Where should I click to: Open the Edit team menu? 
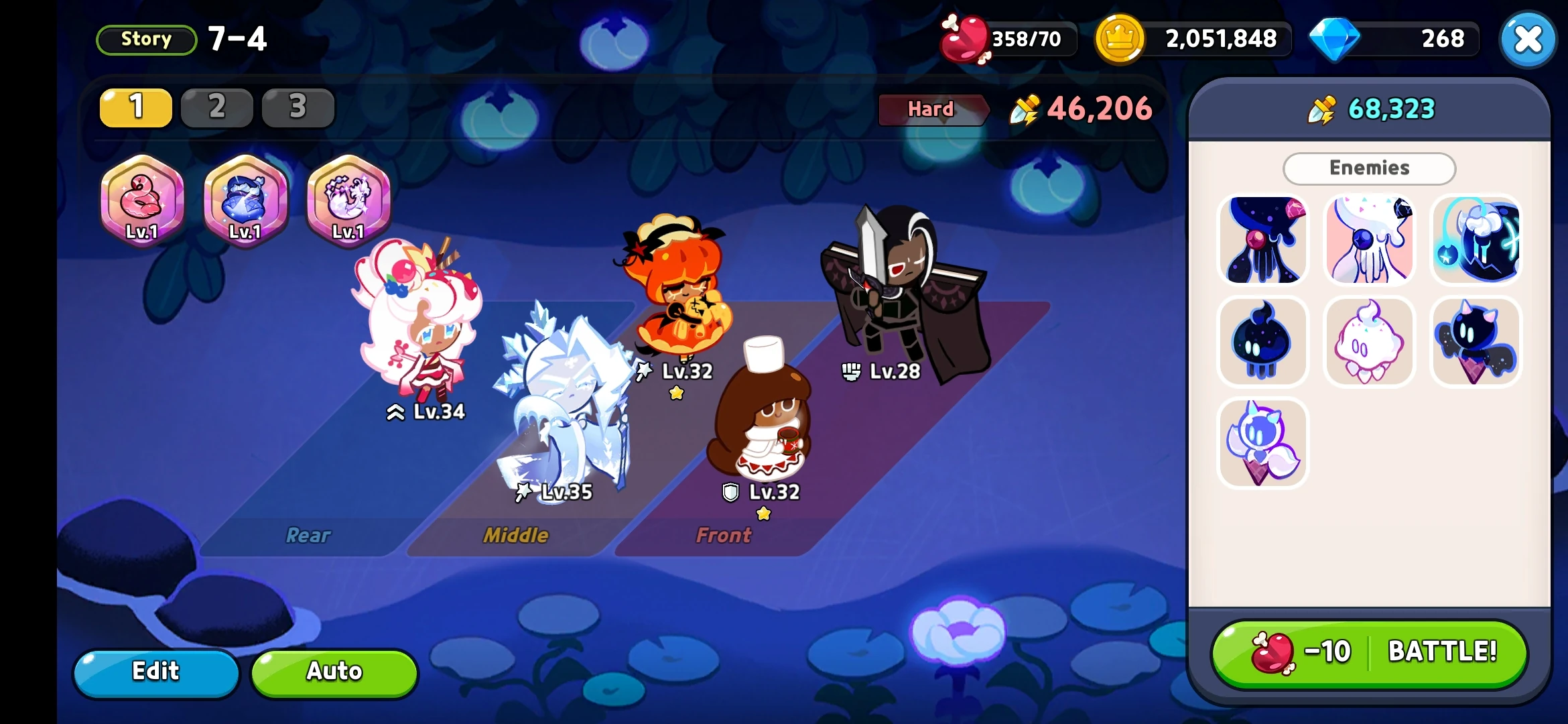(155, 672)
